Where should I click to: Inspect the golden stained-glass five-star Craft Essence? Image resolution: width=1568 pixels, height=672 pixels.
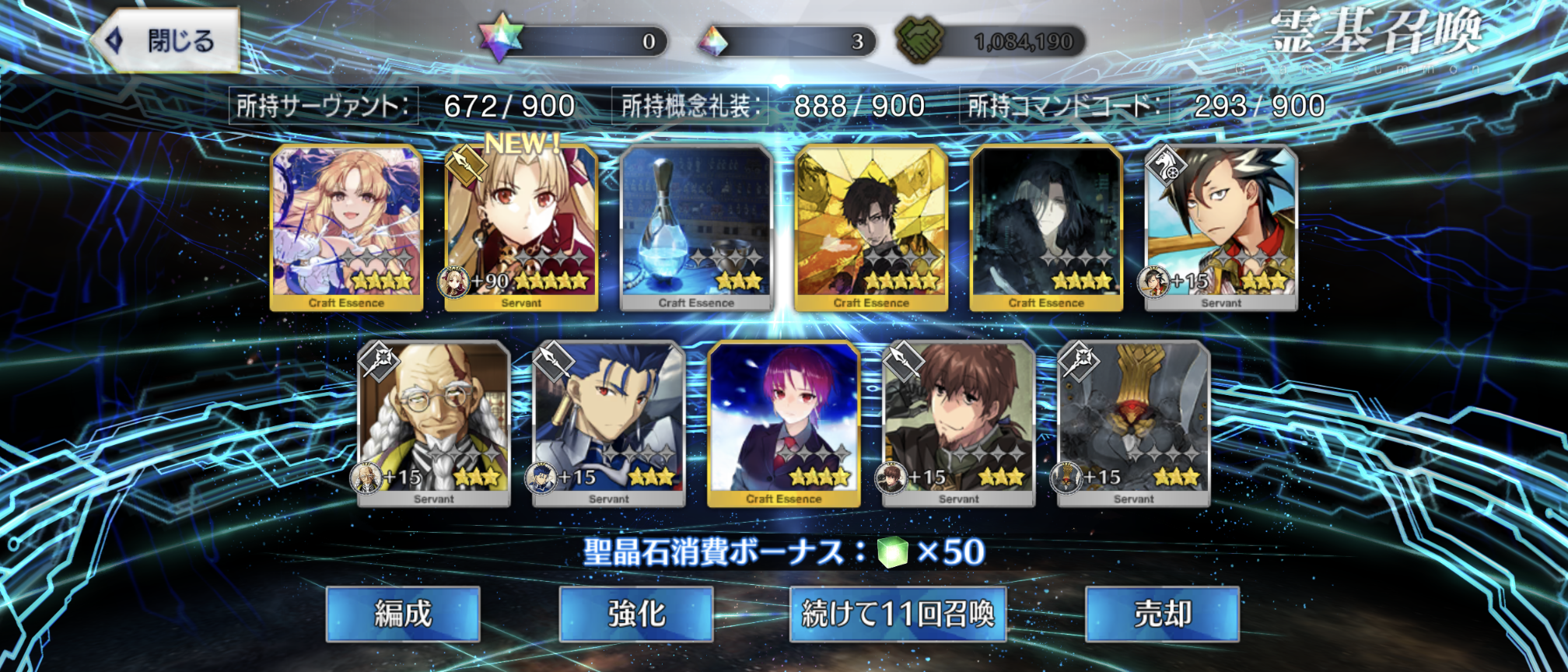[x=871, y=227]
